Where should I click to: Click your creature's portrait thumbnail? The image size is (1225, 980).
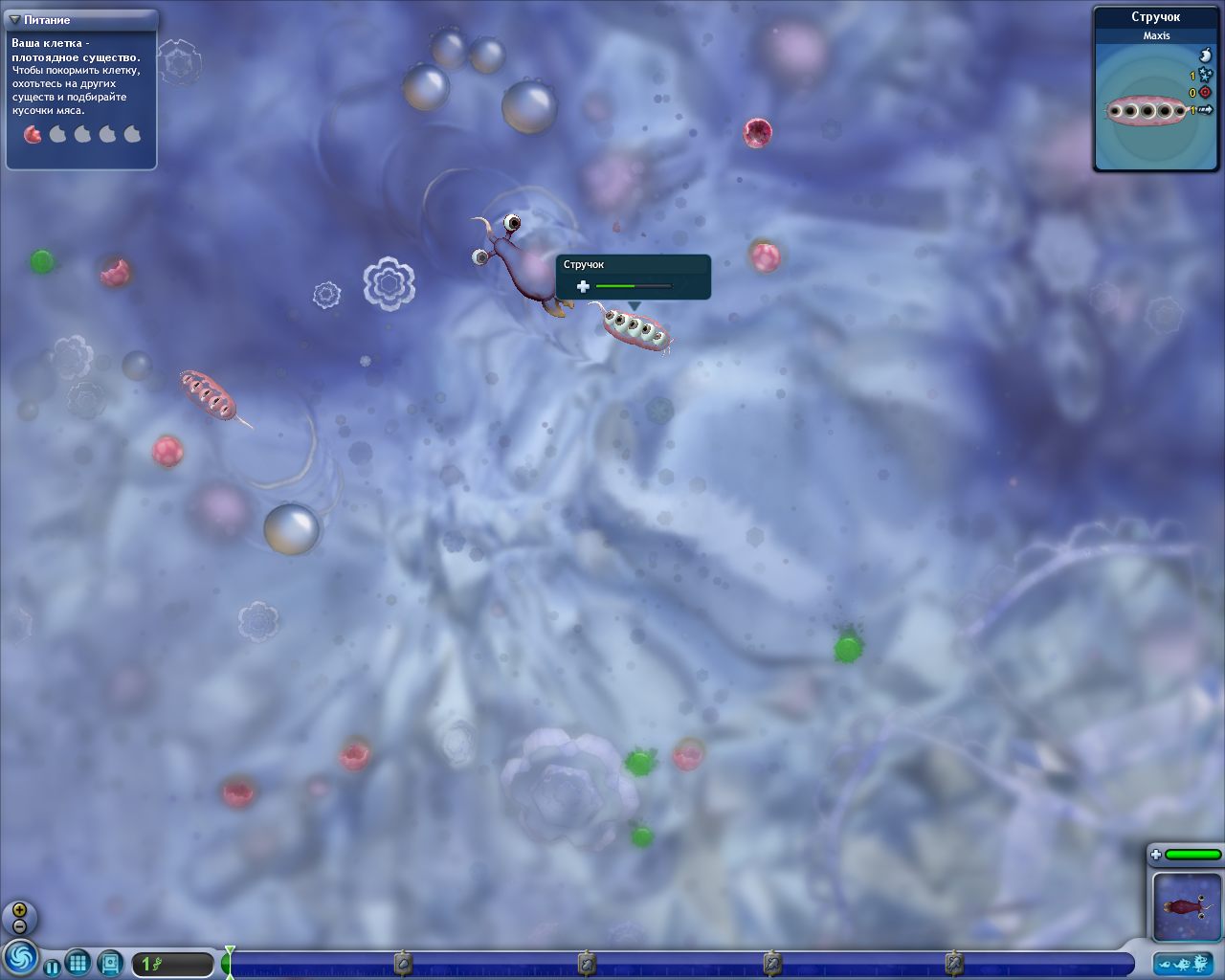point(1188,905)
